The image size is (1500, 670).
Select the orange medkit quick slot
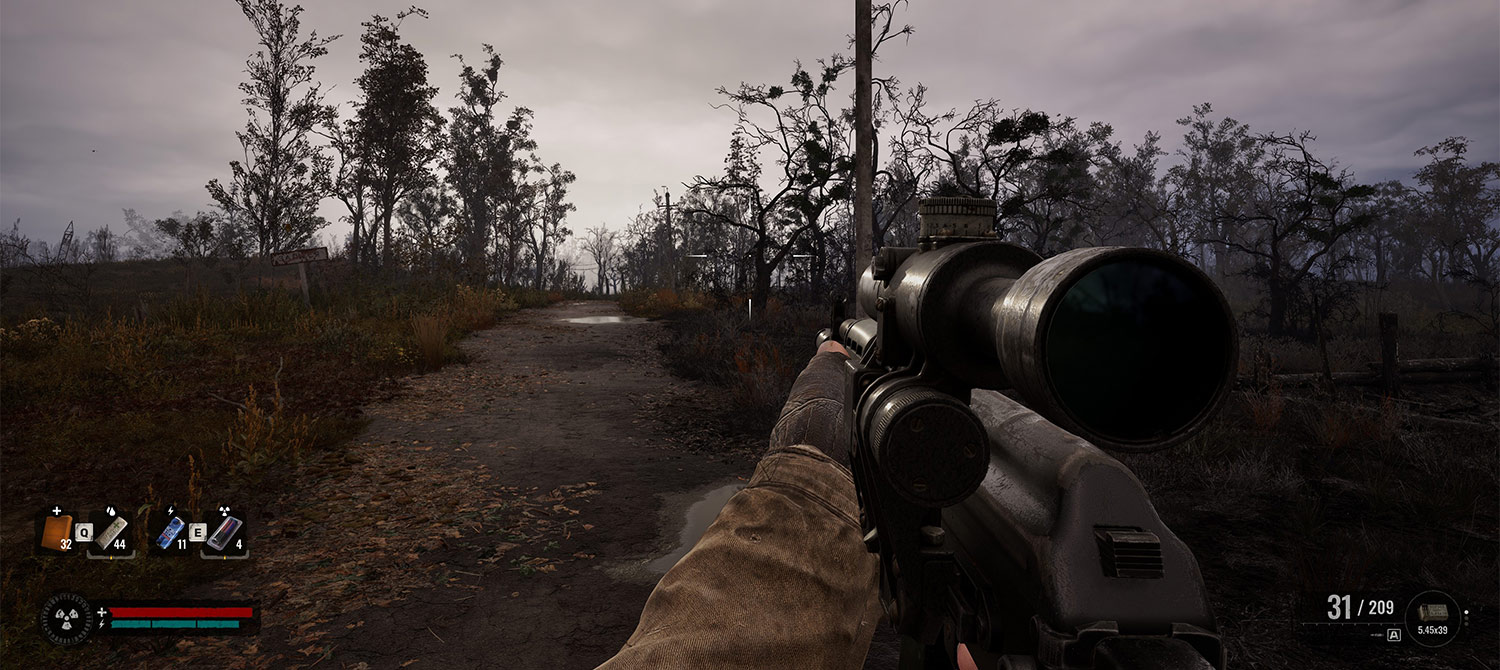click(x=58, y=531)
